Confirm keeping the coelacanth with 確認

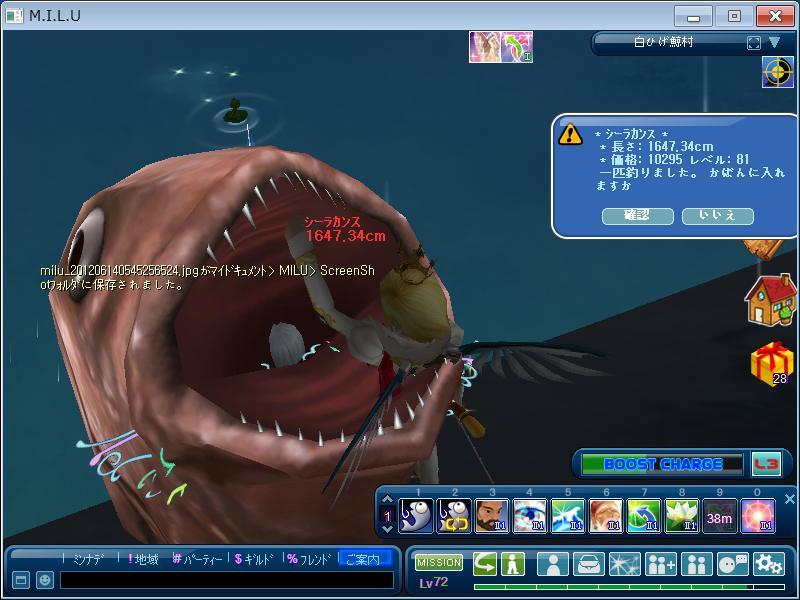pyautogui.click(x=637, y=216)
